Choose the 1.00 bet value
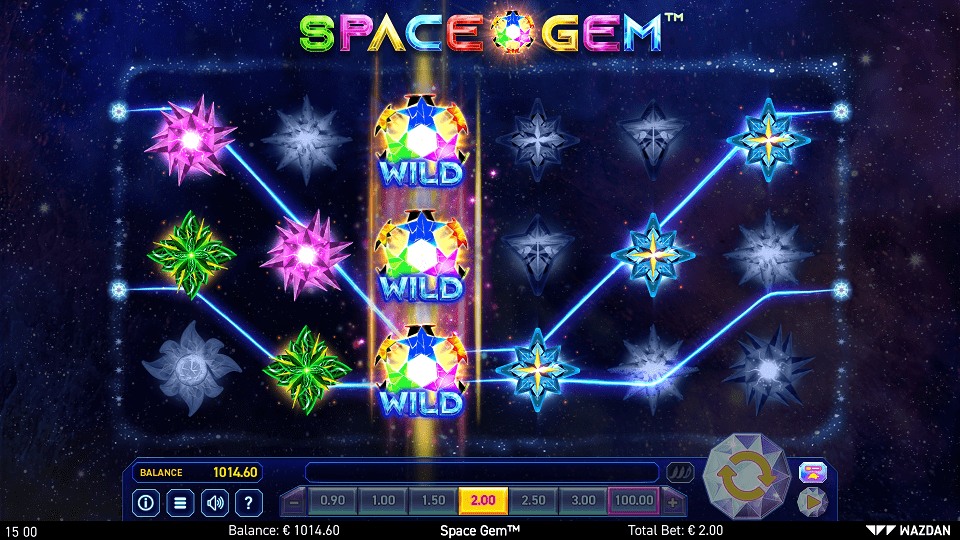This screenshot has width=960, height=540. tap(382, 501)
